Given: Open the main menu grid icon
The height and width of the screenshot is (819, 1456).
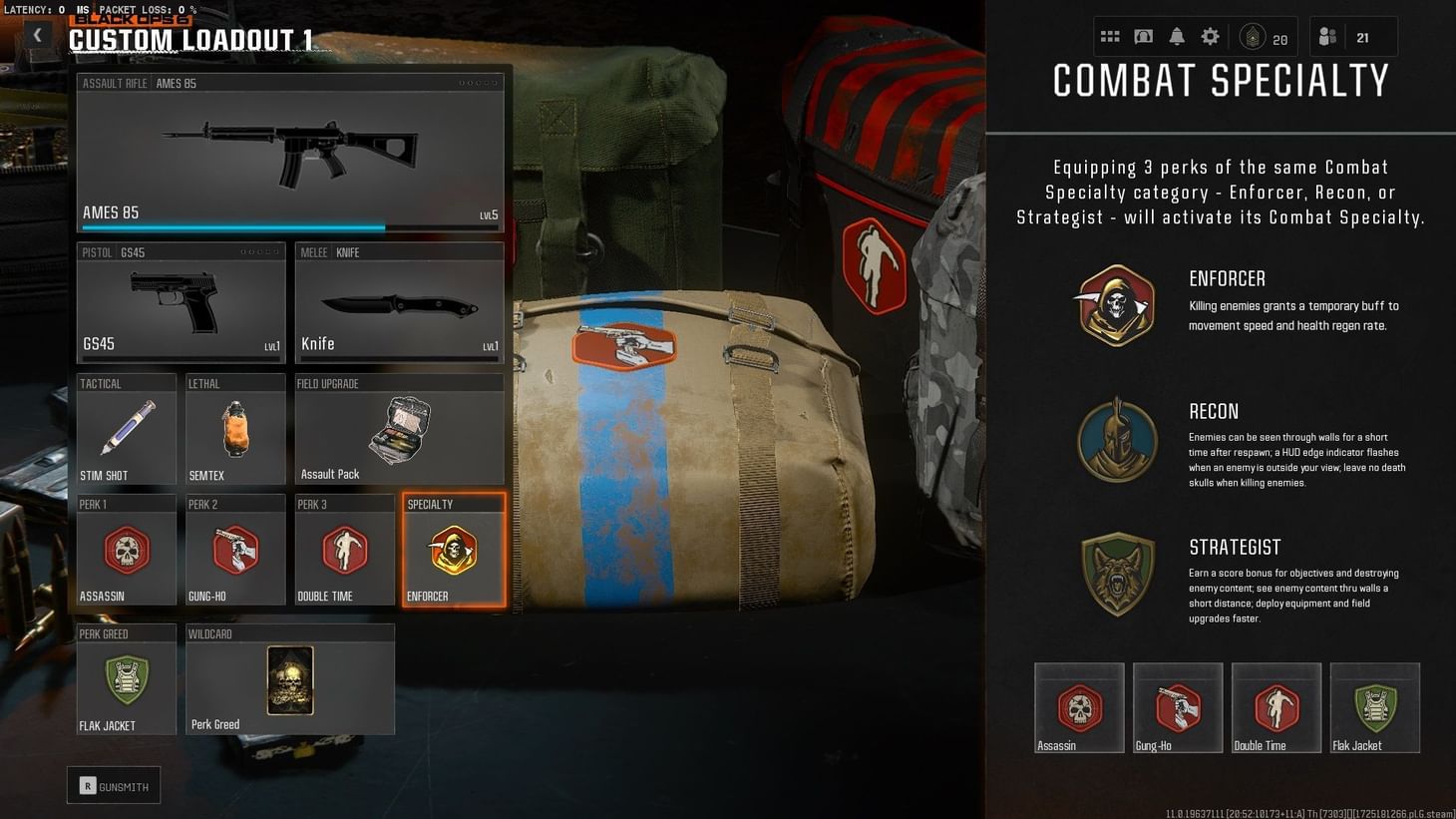Looking at the screenshot, I should coord(1109,36).
